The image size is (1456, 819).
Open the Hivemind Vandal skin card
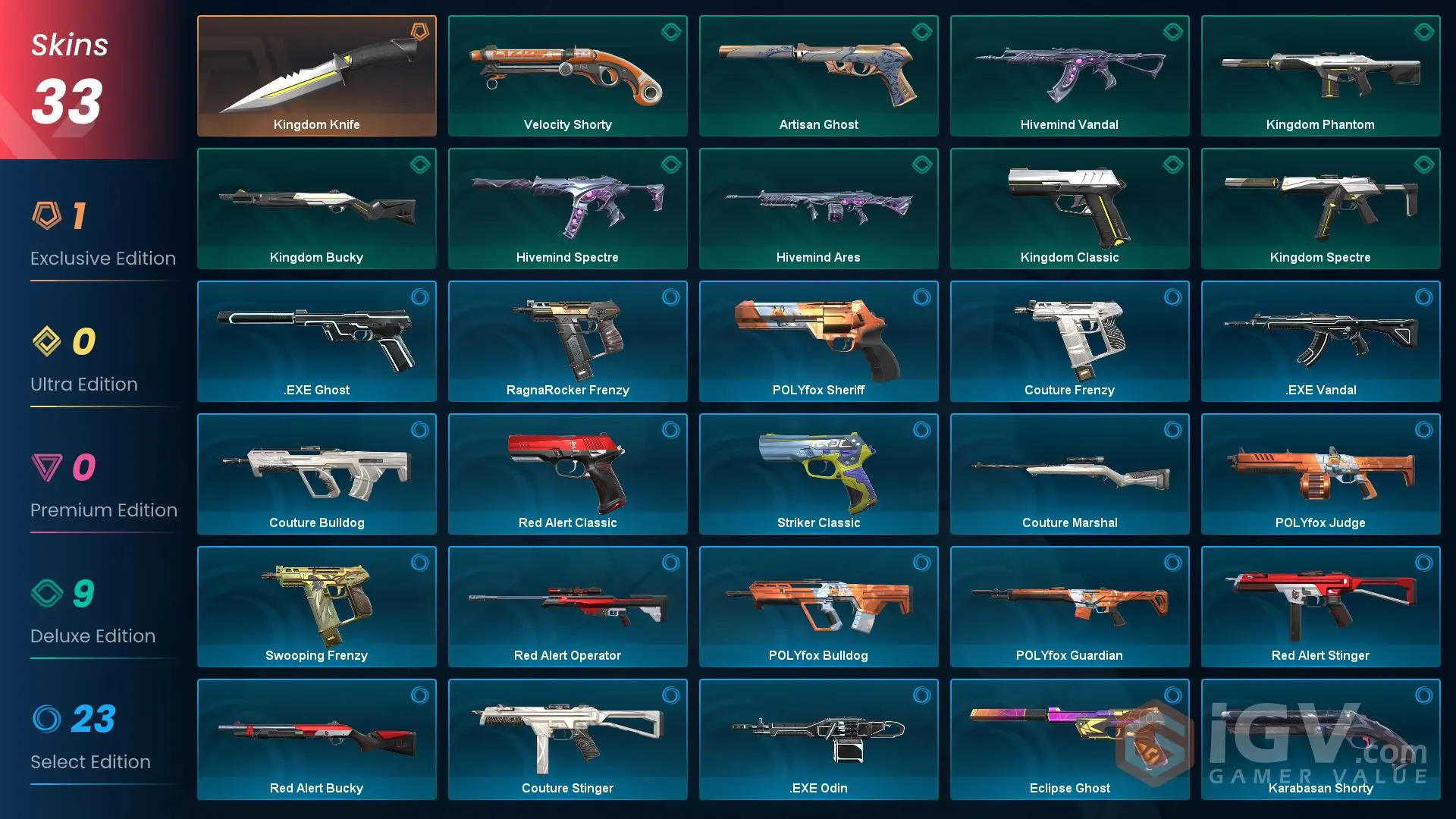(x=1069, y=75)
